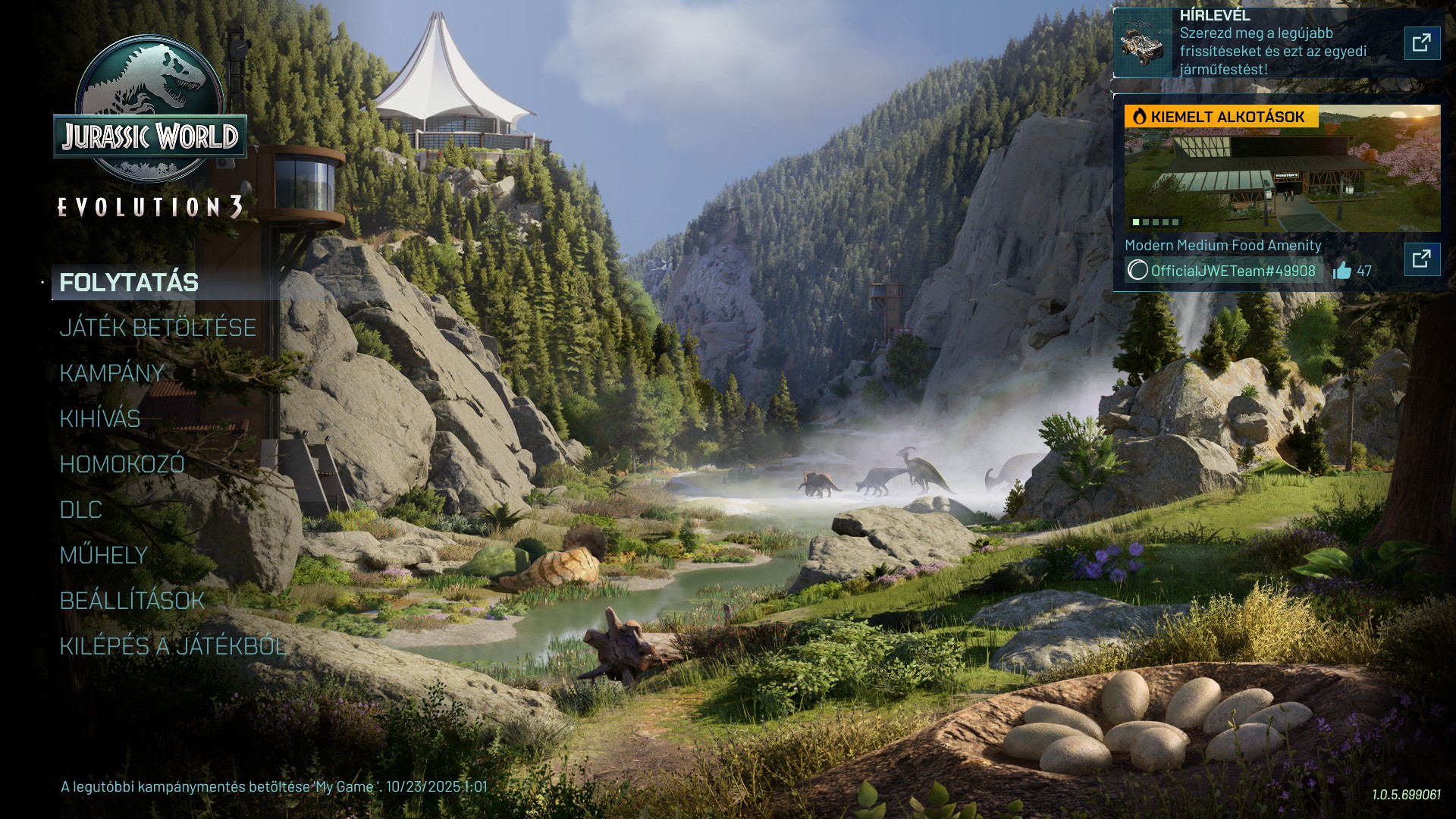Enter the HOMOKOZÓ sandbox mode
1456x819 pixels.
point(122,464)
